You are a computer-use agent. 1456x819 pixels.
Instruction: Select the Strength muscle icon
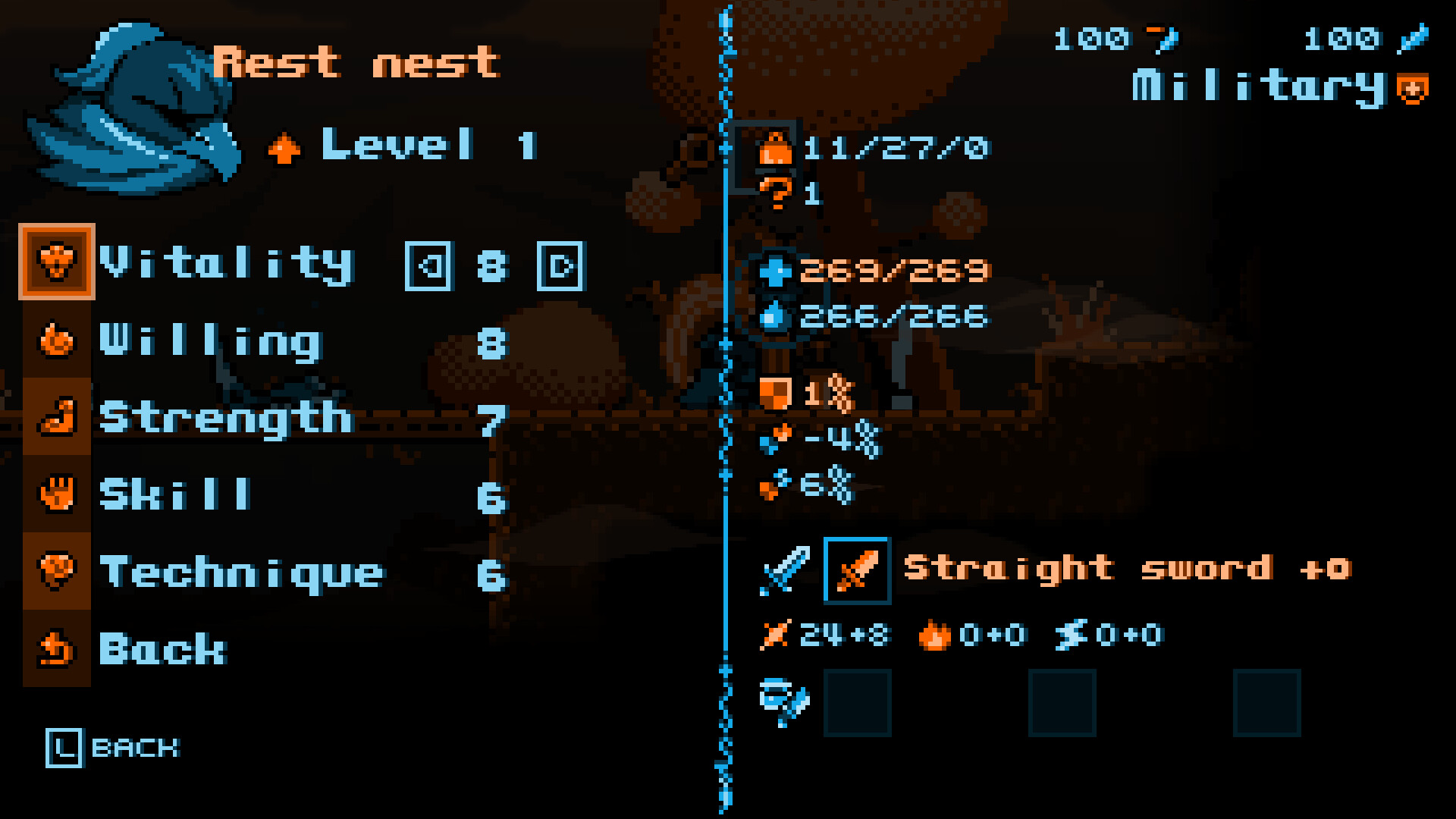click(x=58, y=418)
